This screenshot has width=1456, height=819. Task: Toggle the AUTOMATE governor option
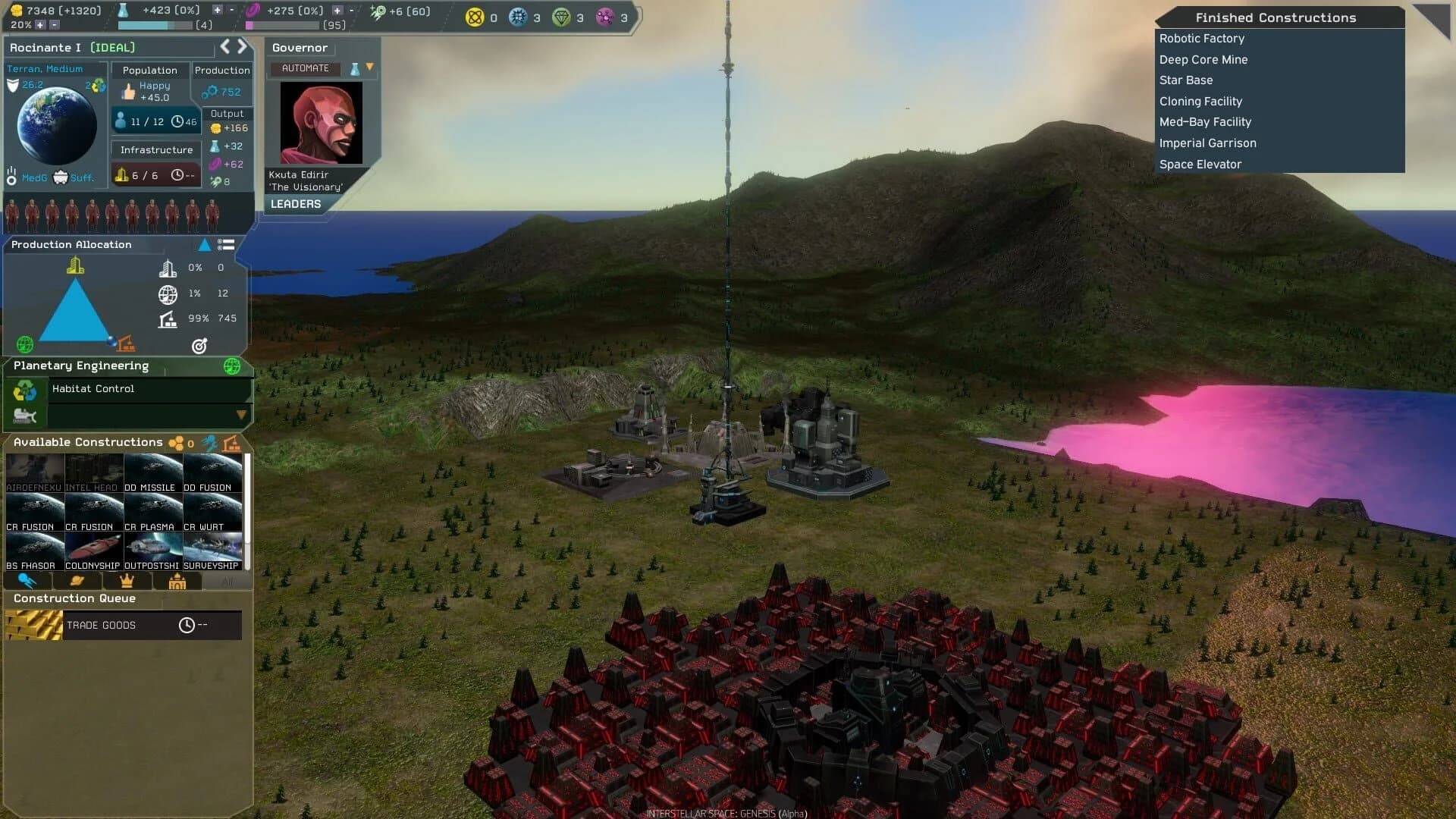tap(303, 67)
